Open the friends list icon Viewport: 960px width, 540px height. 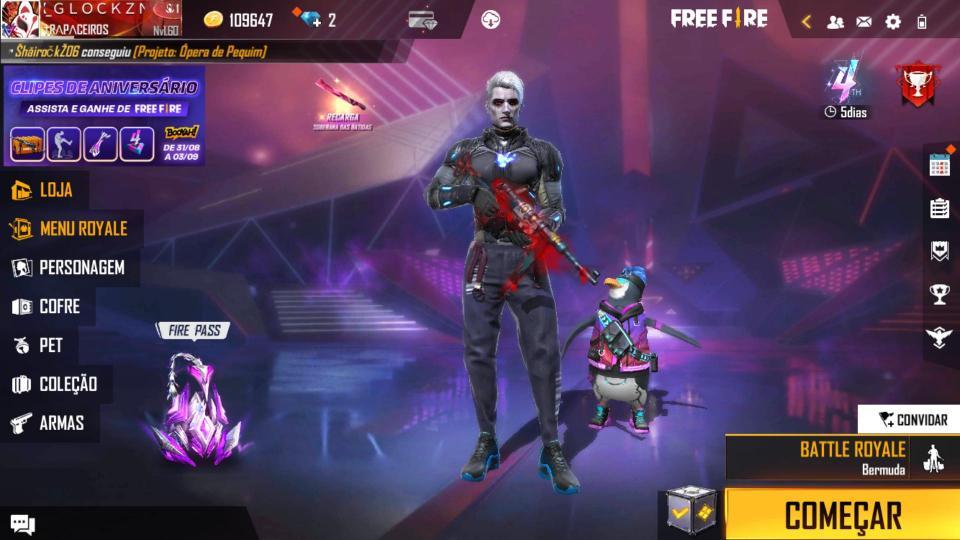coord(836,21)
